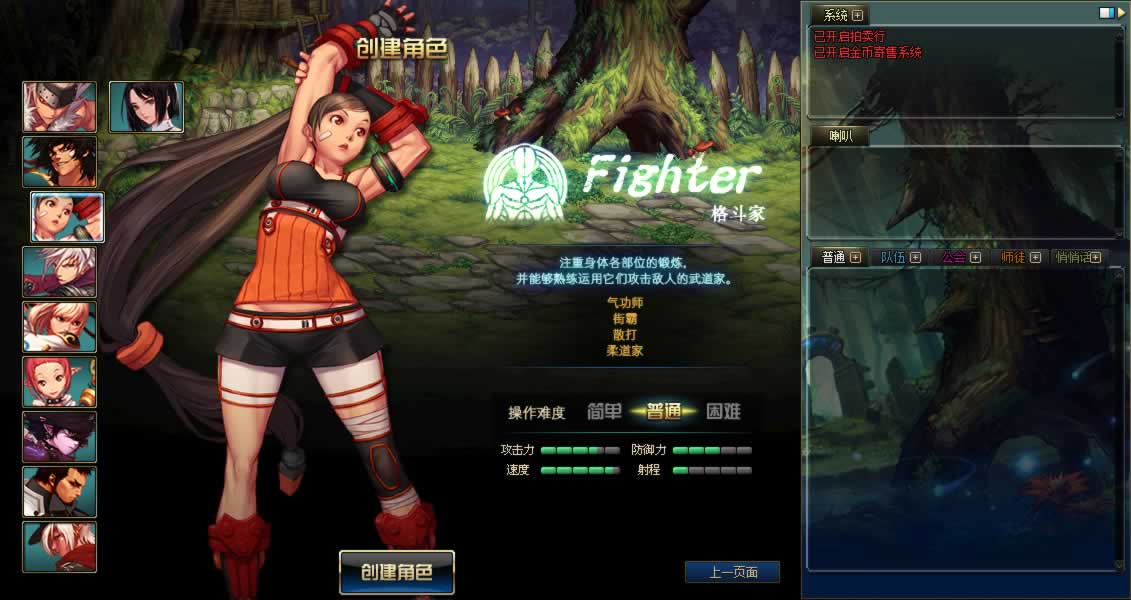This screenshot has width=1131, height=600.
Task: Choose the wild dark-haired grinning man portrait
Action: click(60, 162)
